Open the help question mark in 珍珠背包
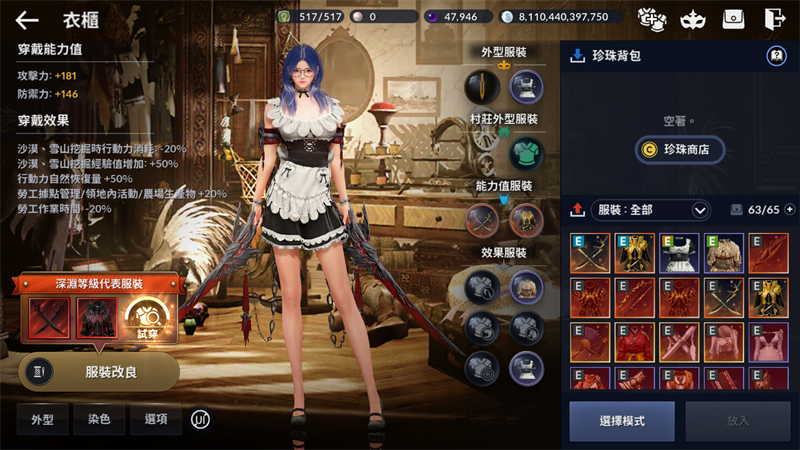800x450 pixels. click(x=774, y=56)
